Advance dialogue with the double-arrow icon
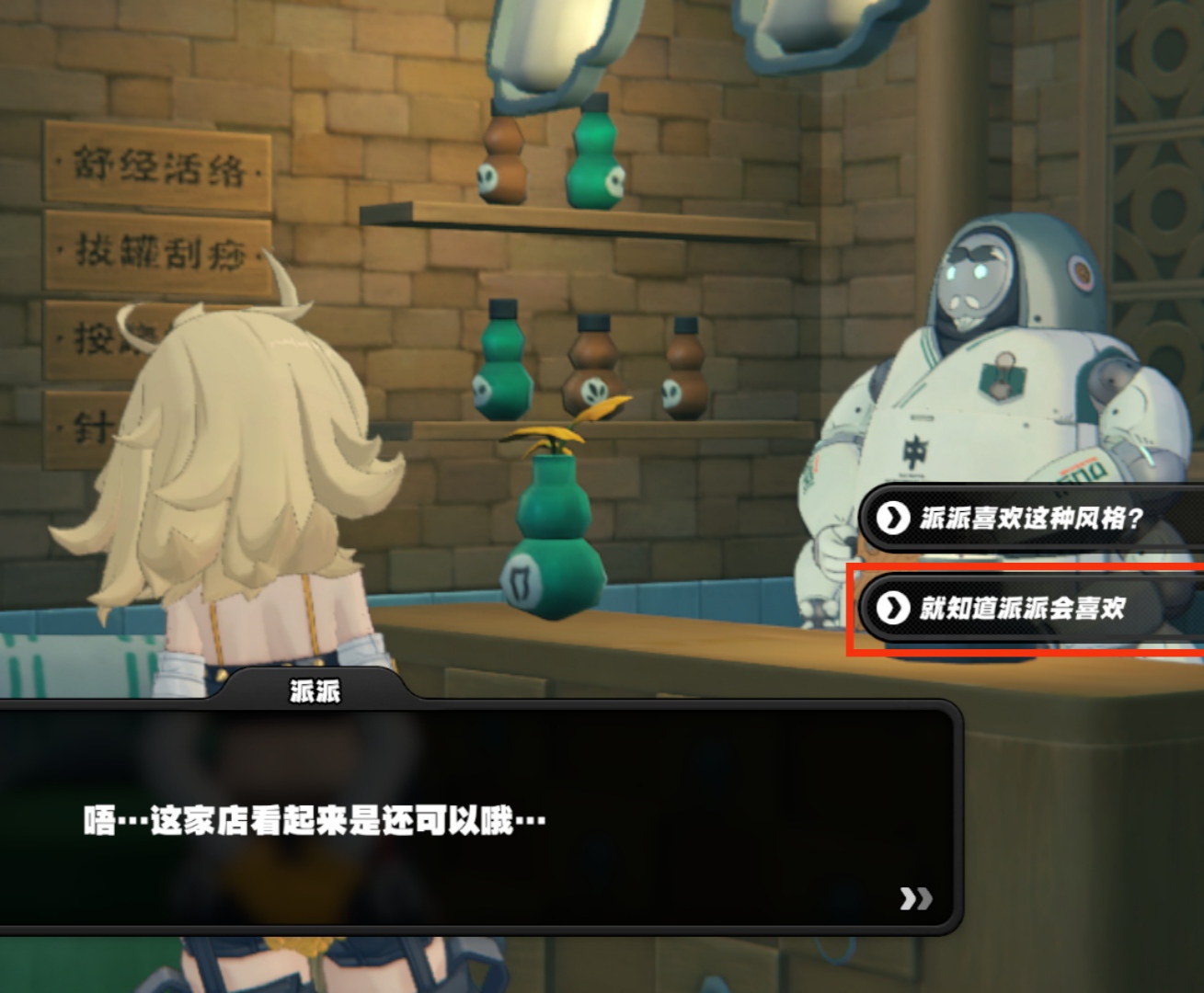 coord(915,898)
